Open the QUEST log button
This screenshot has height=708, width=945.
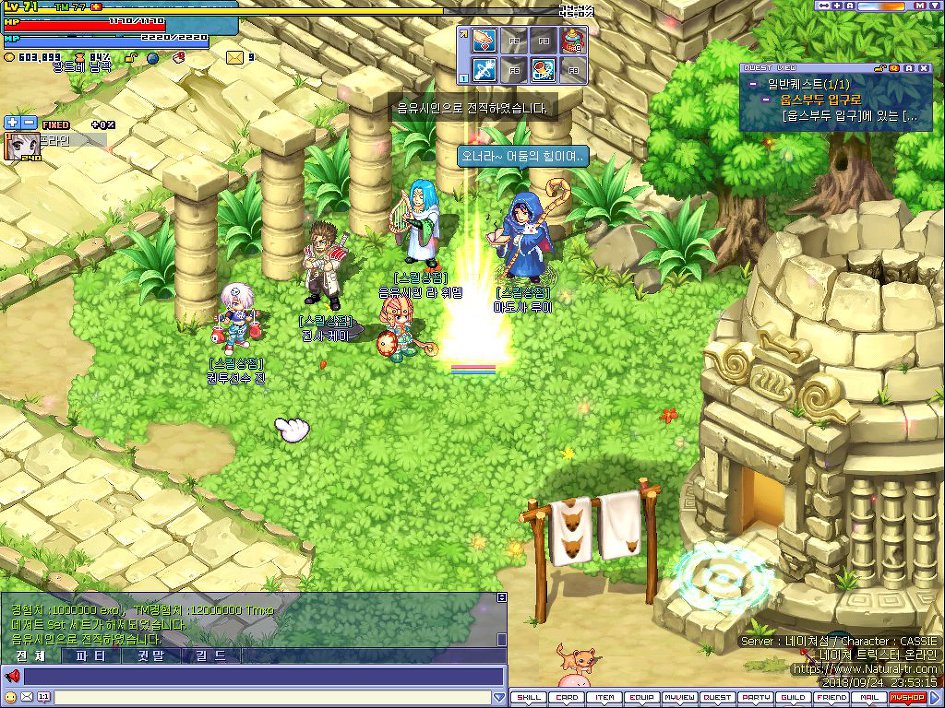[717, 698]
